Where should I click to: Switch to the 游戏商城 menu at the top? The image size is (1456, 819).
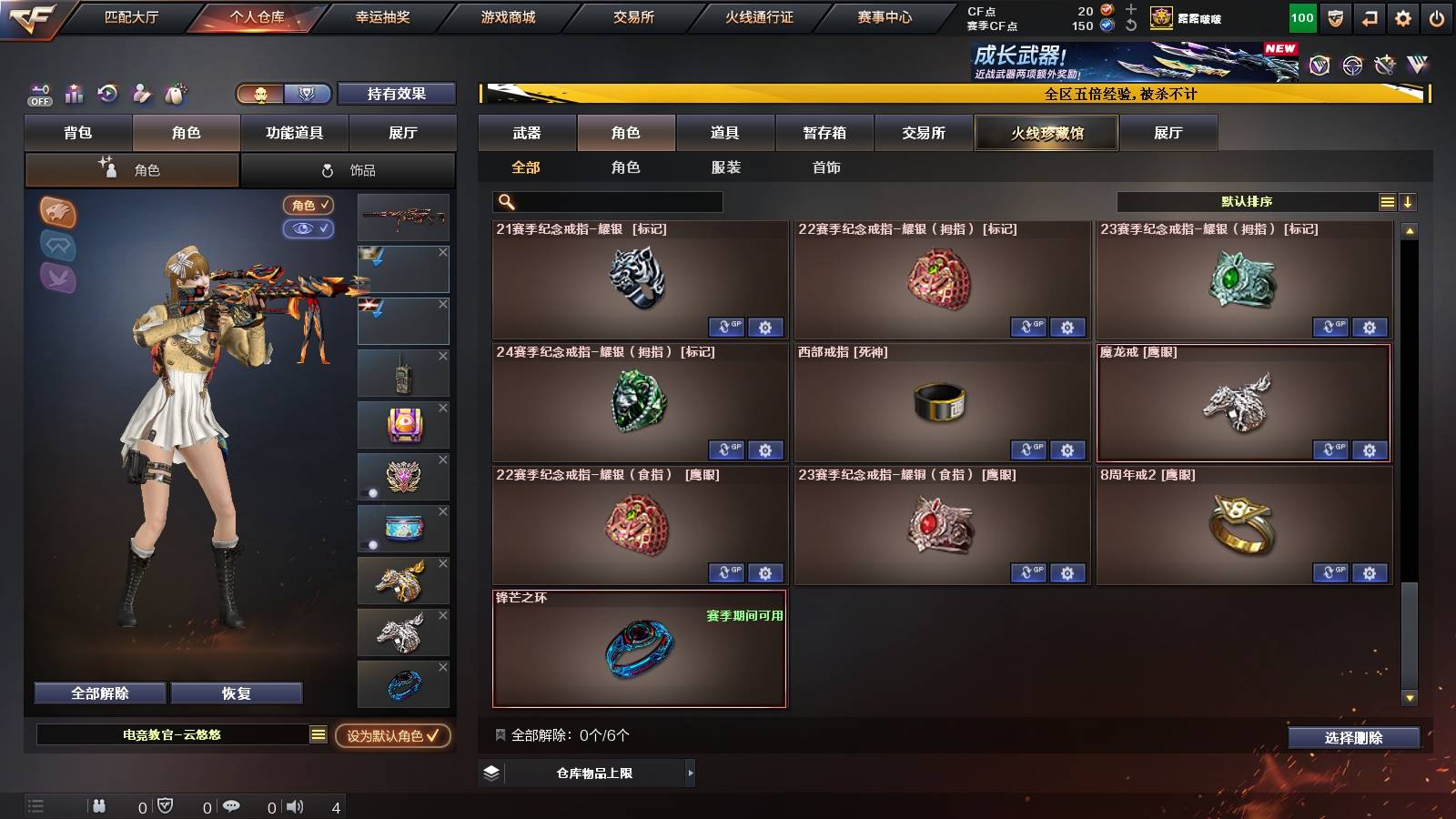click(x=508, y=16)
